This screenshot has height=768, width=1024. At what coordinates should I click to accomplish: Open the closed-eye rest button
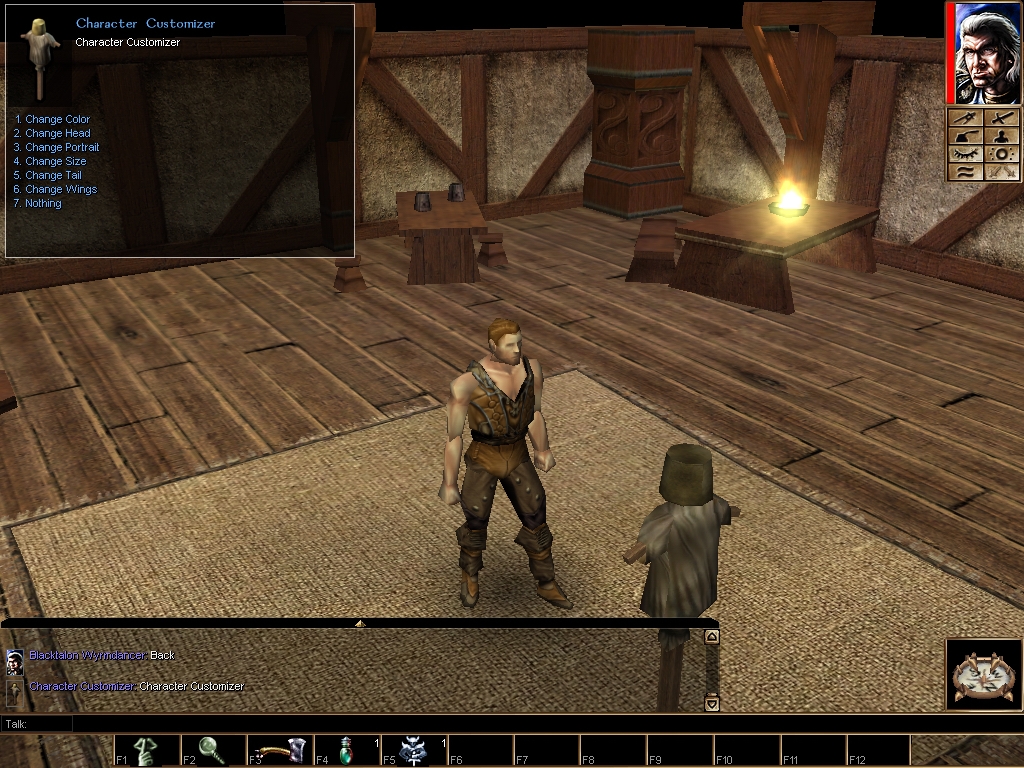point(964,154)
